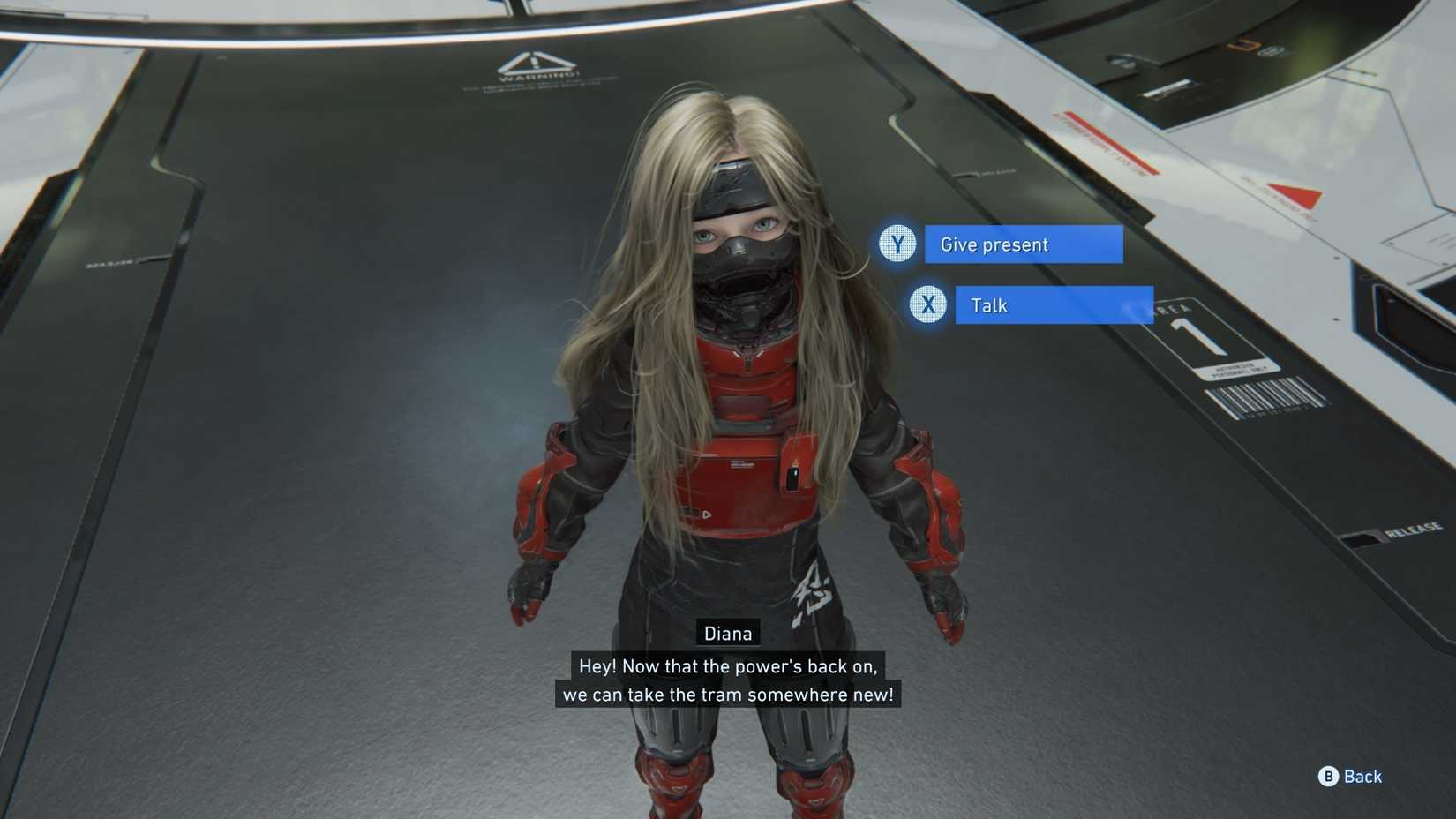Choose Give present to gift Diana an item
Screen dimensions: 1456x819
click(x=1023, y=244)
